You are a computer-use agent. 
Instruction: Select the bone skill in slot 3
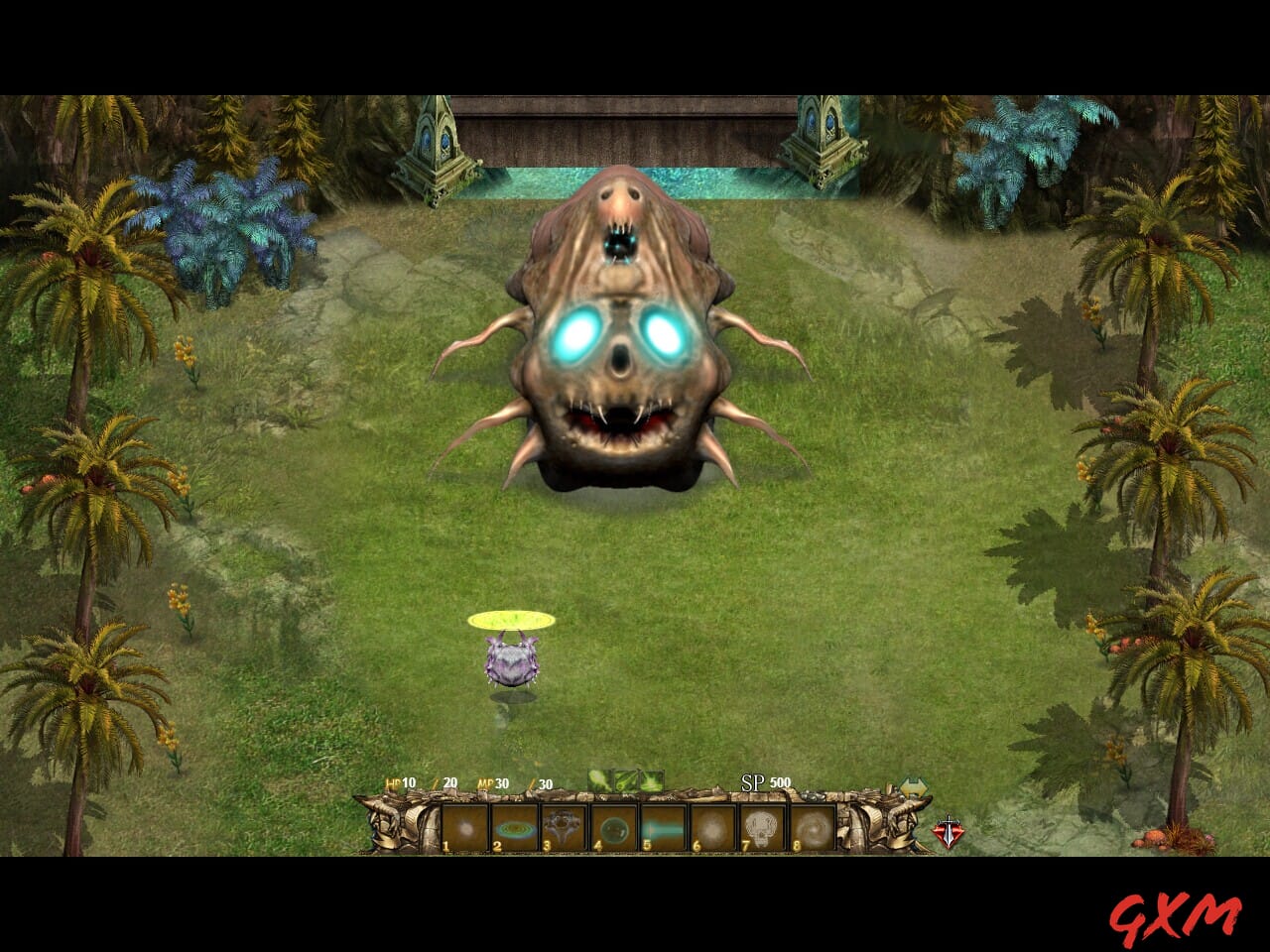click(562, 826)
